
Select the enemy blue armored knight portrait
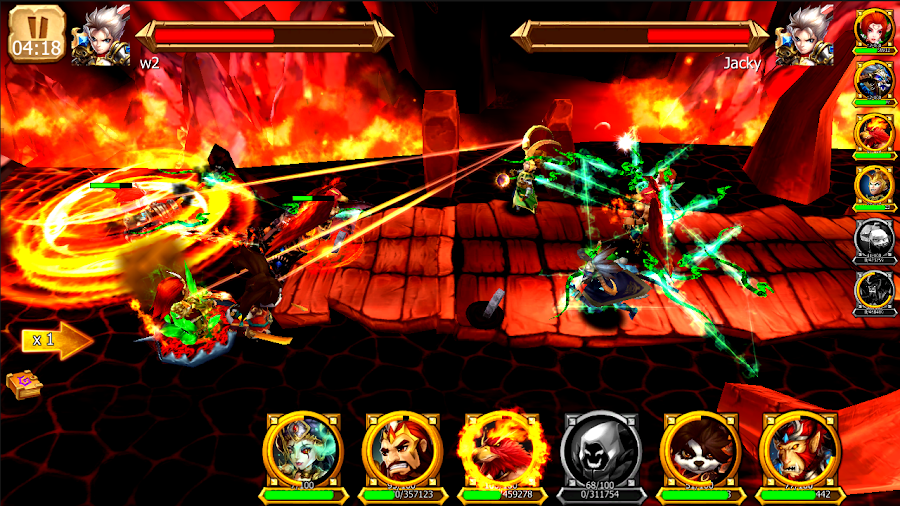tap(874, 82)
